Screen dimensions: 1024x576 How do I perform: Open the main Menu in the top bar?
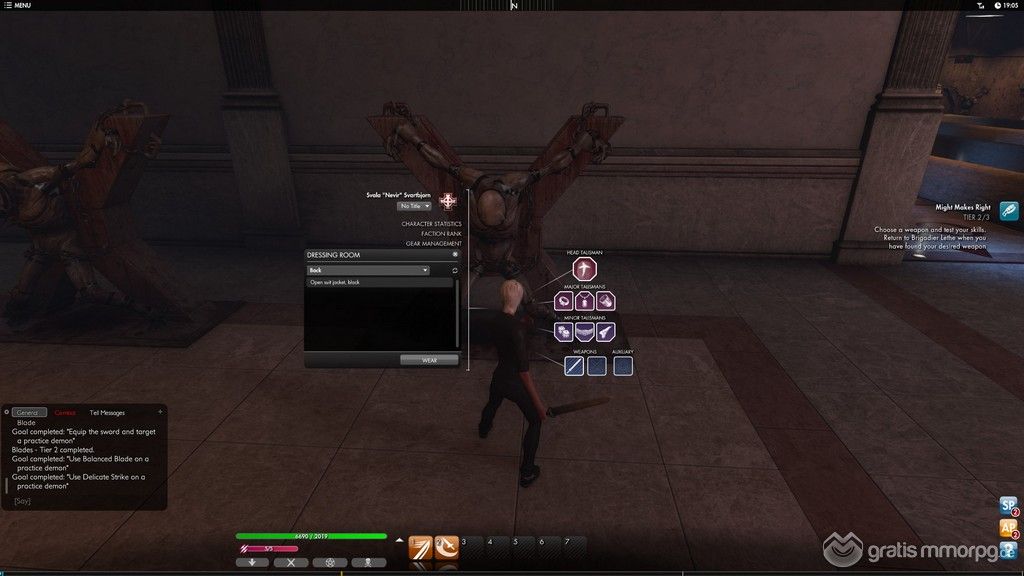pos(17,5)
